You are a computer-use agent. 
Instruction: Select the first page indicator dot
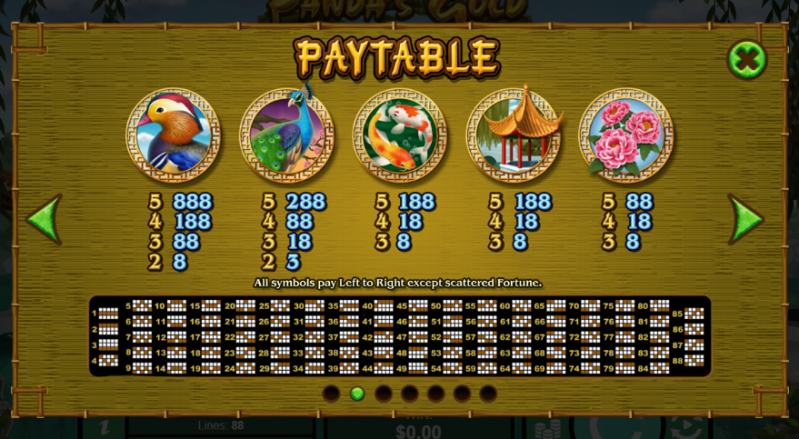tap(331, 393)
